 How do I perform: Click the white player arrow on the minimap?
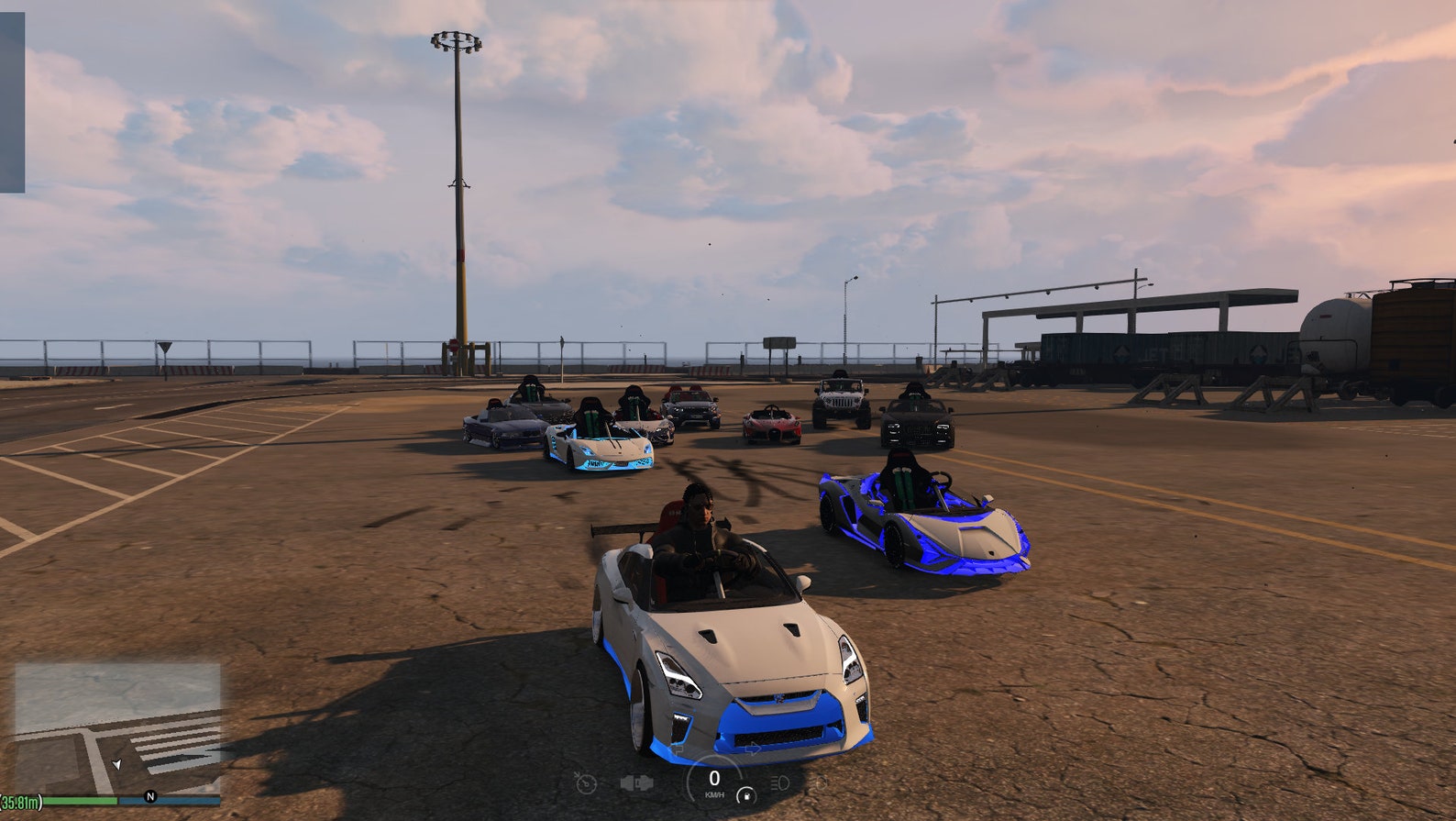coord(116,765)
